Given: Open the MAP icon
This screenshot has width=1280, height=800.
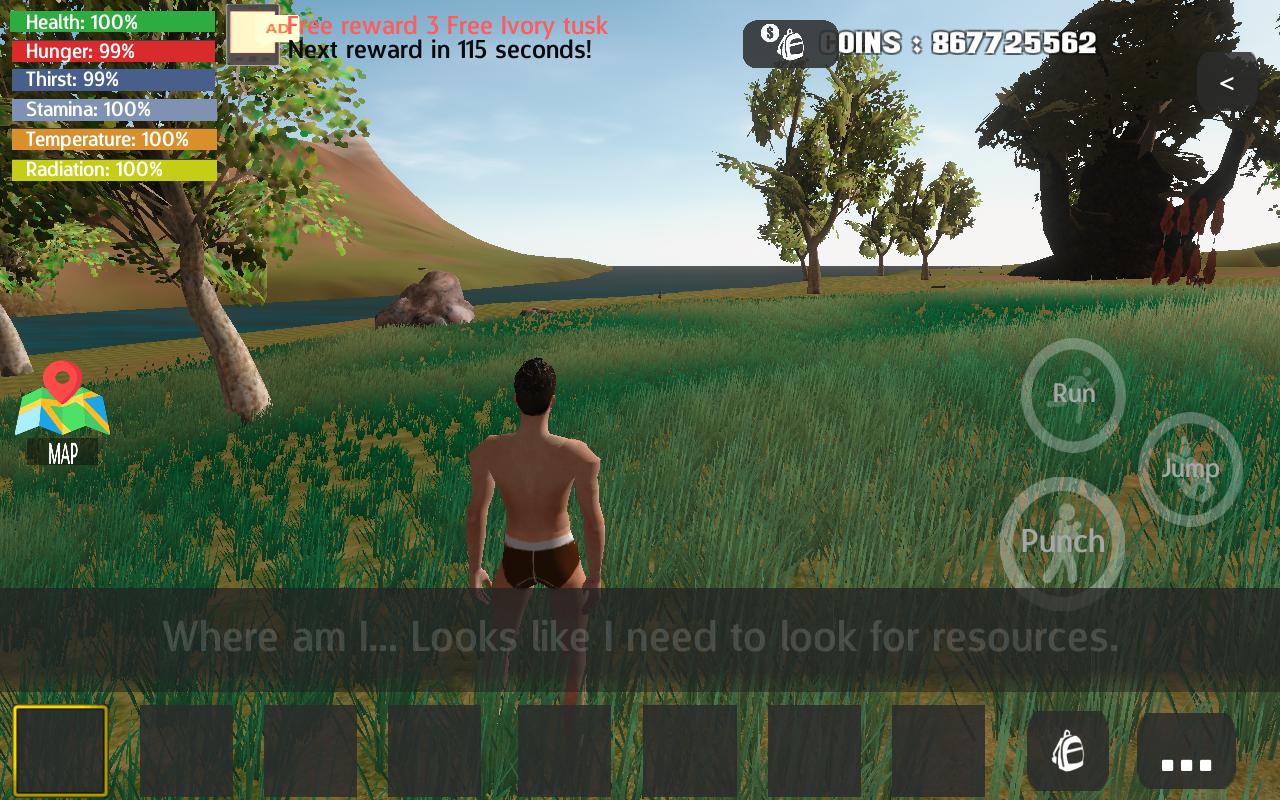Looking at the screenshot, I should [x=62, y=412].
